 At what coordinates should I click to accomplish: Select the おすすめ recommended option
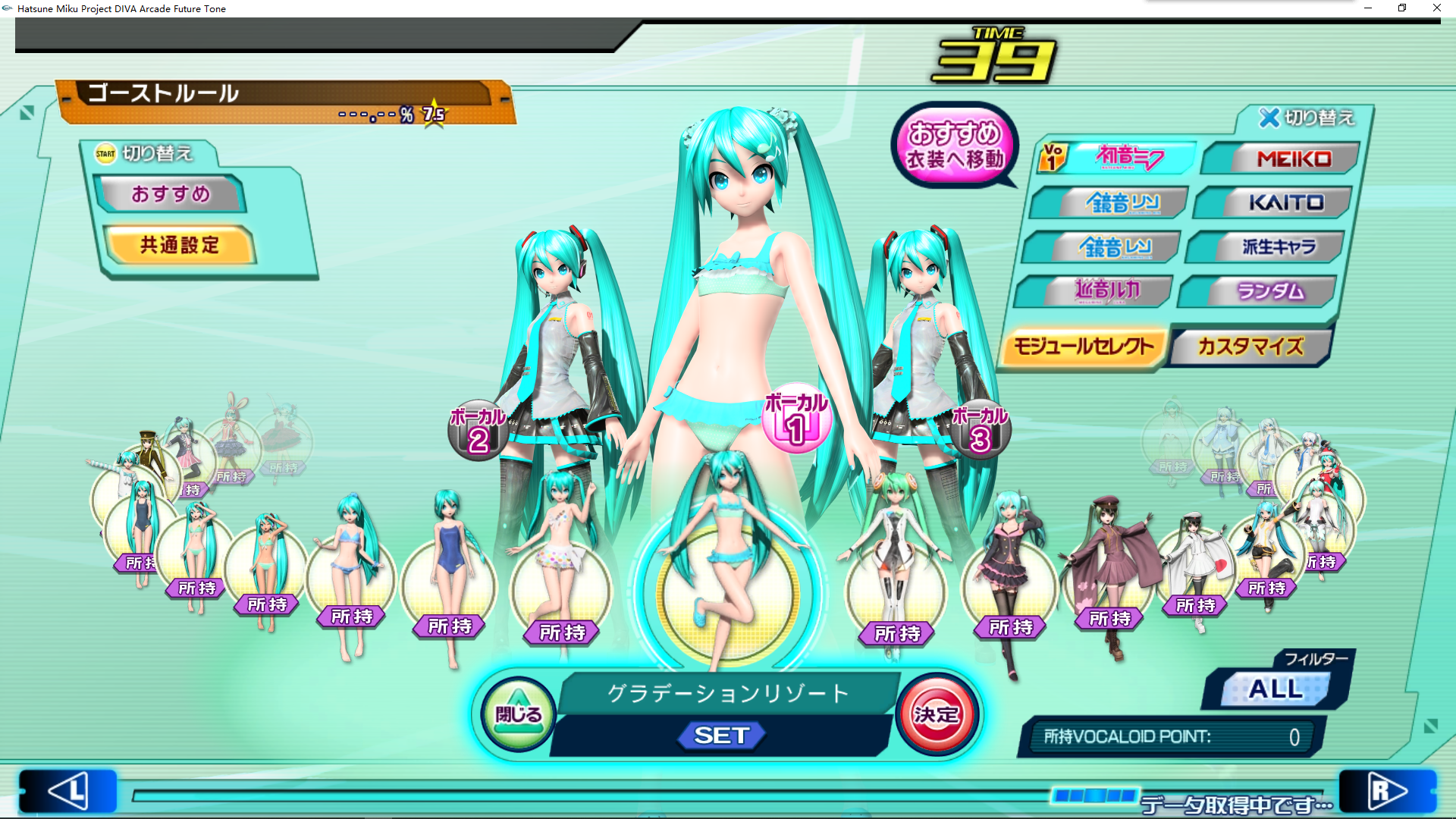[x=171, y=194]
